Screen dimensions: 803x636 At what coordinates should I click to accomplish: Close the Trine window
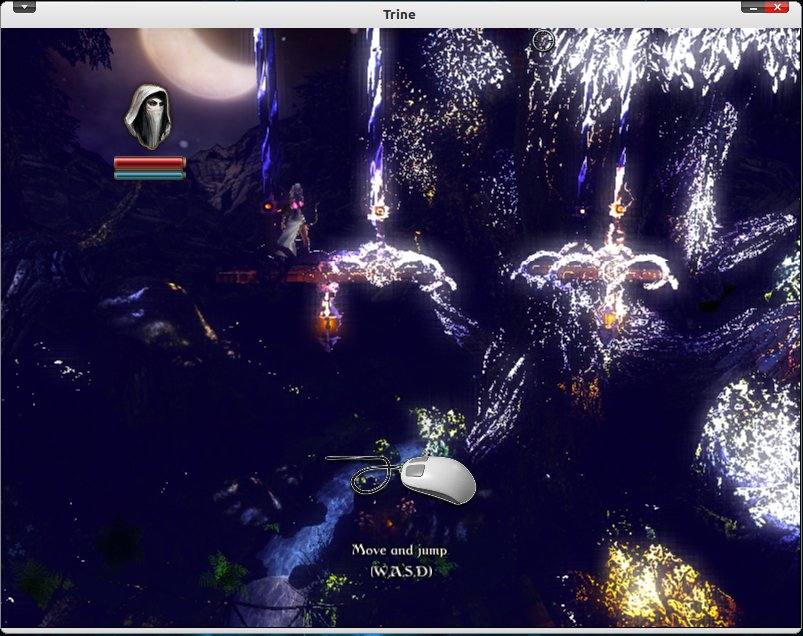point(777,7)
